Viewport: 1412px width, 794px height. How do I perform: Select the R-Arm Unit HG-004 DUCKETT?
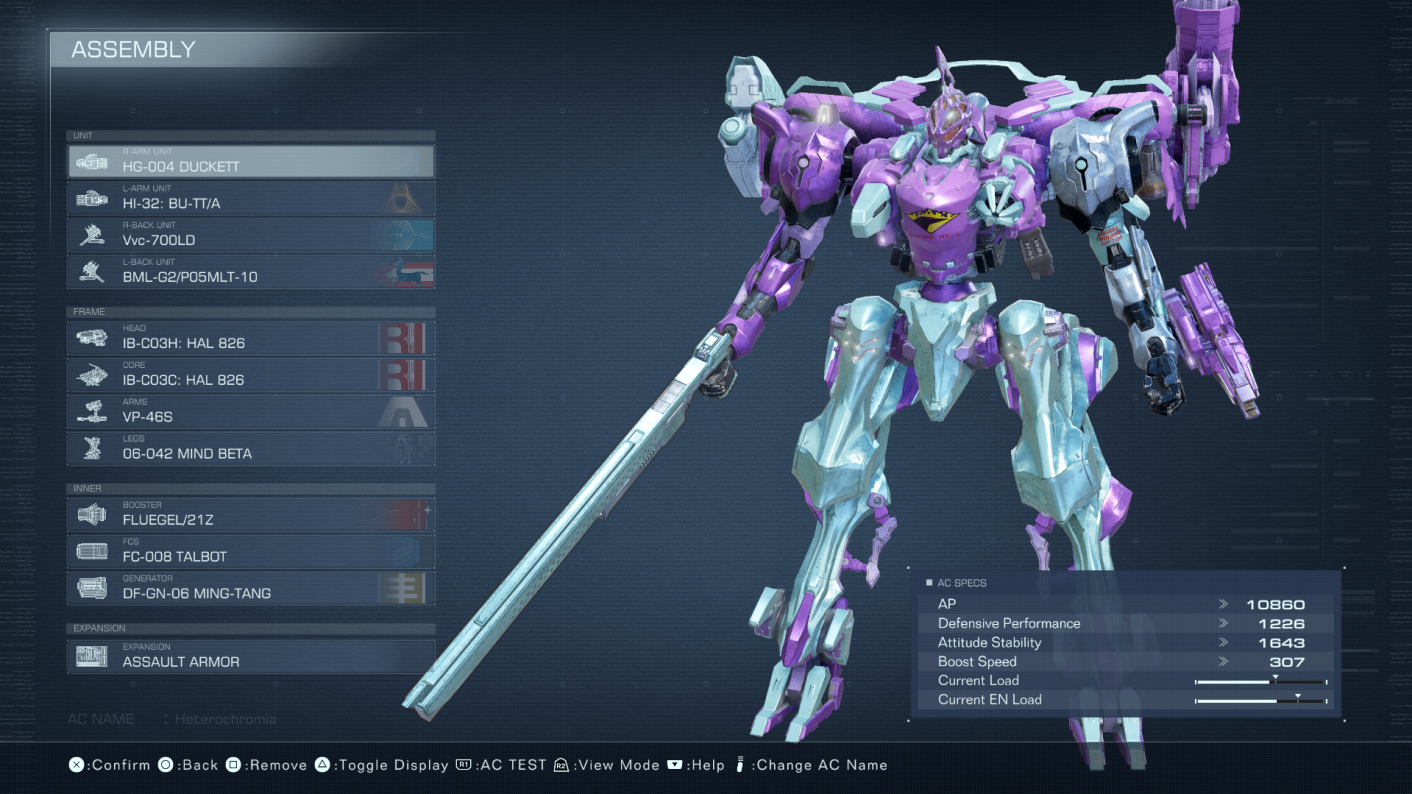click(x=250, y=161)
